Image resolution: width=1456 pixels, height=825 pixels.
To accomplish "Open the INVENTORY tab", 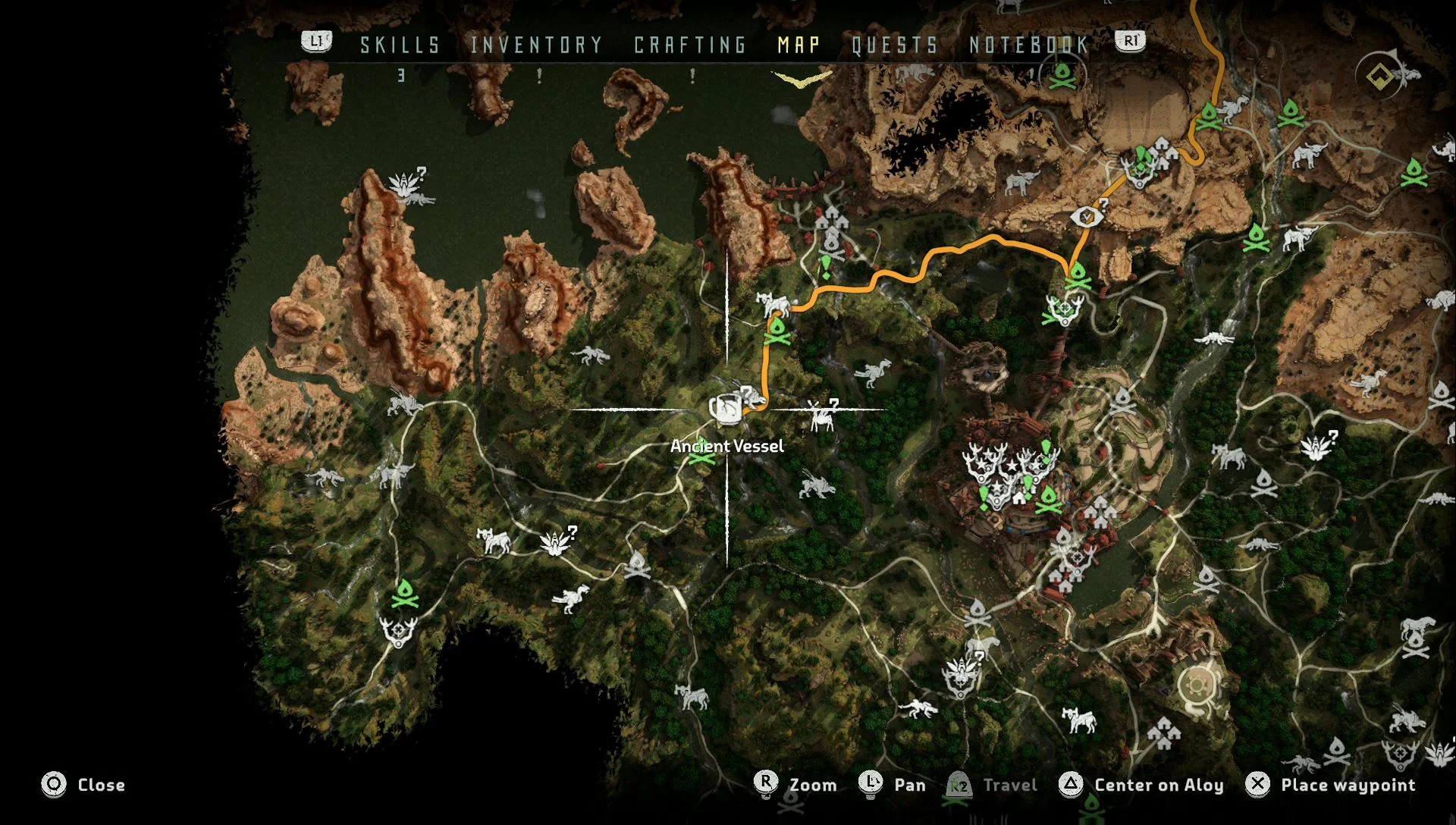I will (535, 45).
